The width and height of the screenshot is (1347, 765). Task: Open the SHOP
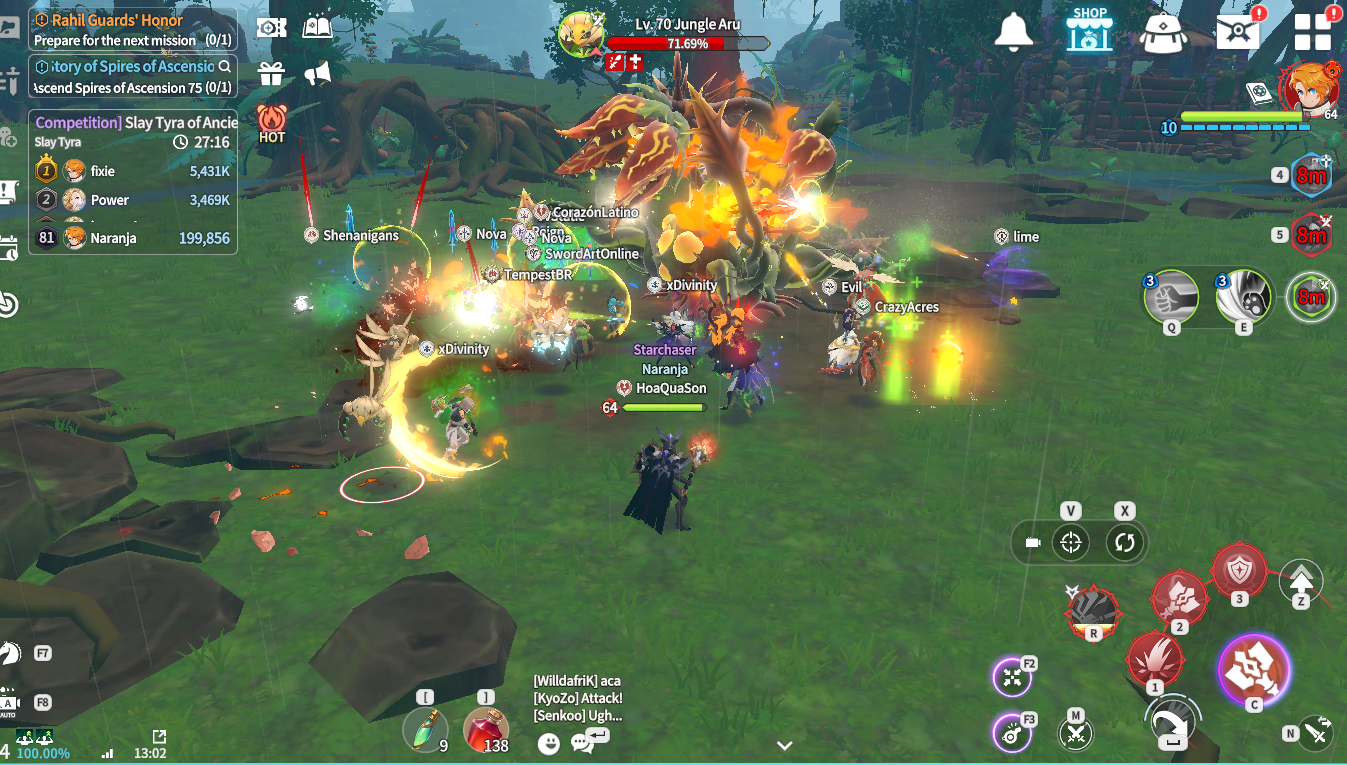tap(1089, 30)
